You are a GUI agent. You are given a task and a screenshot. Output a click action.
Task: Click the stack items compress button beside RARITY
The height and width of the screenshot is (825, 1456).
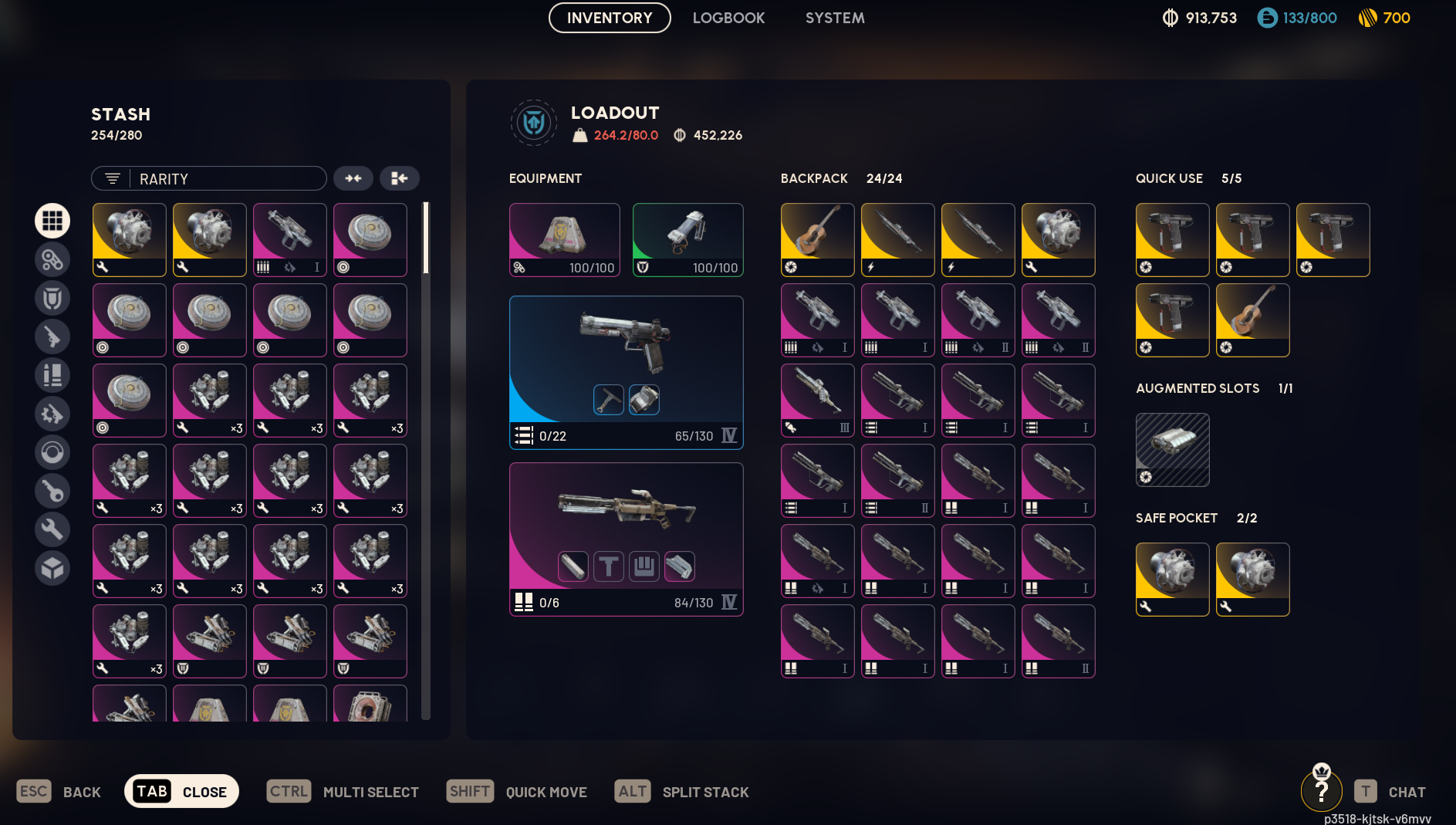tap(354, 178)
